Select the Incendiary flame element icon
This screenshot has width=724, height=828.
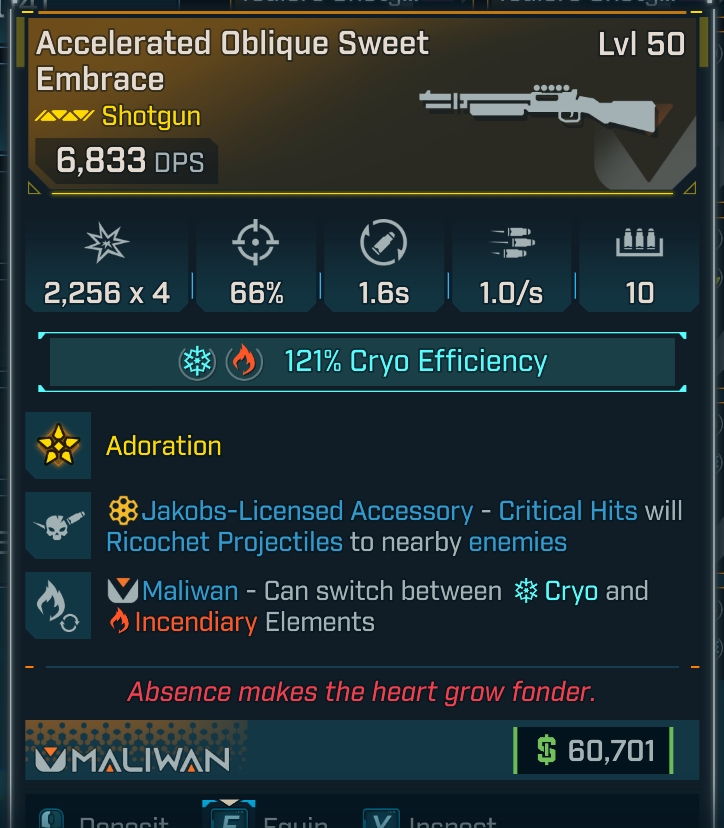[x=243, y=362]
